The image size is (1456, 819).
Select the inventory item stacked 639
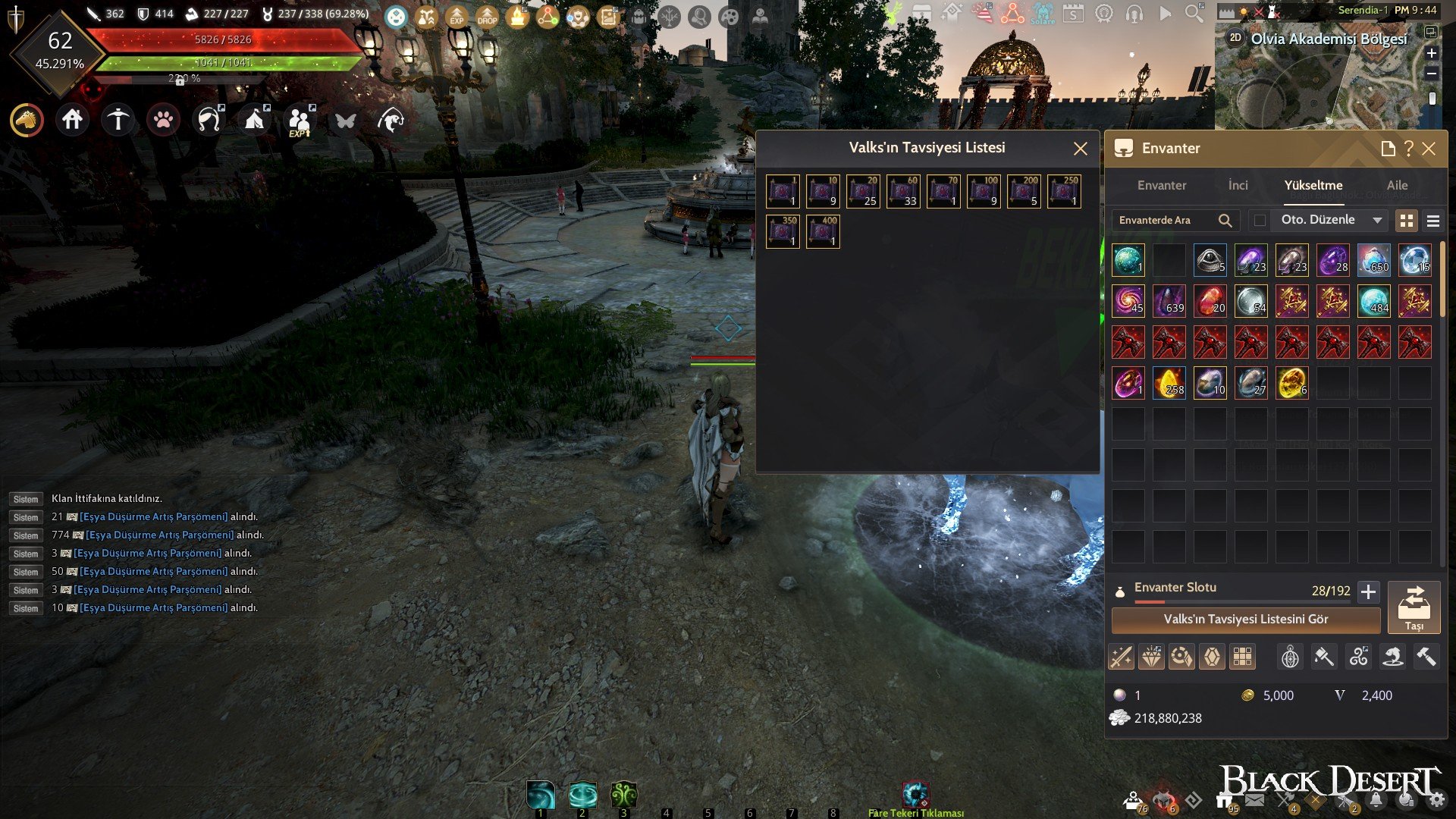pos(1169,301)
